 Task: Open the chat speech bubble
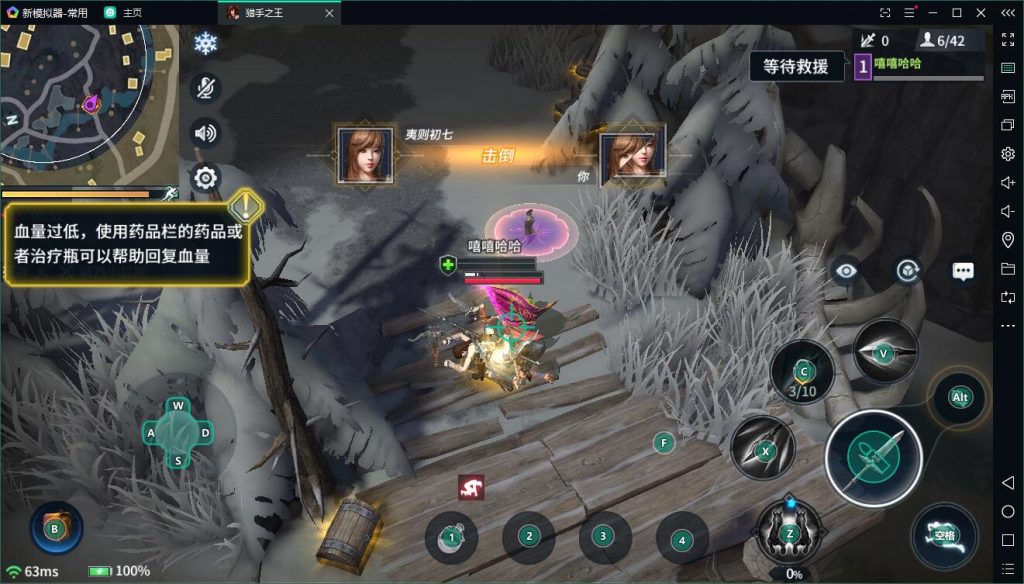tap(963, 271)
